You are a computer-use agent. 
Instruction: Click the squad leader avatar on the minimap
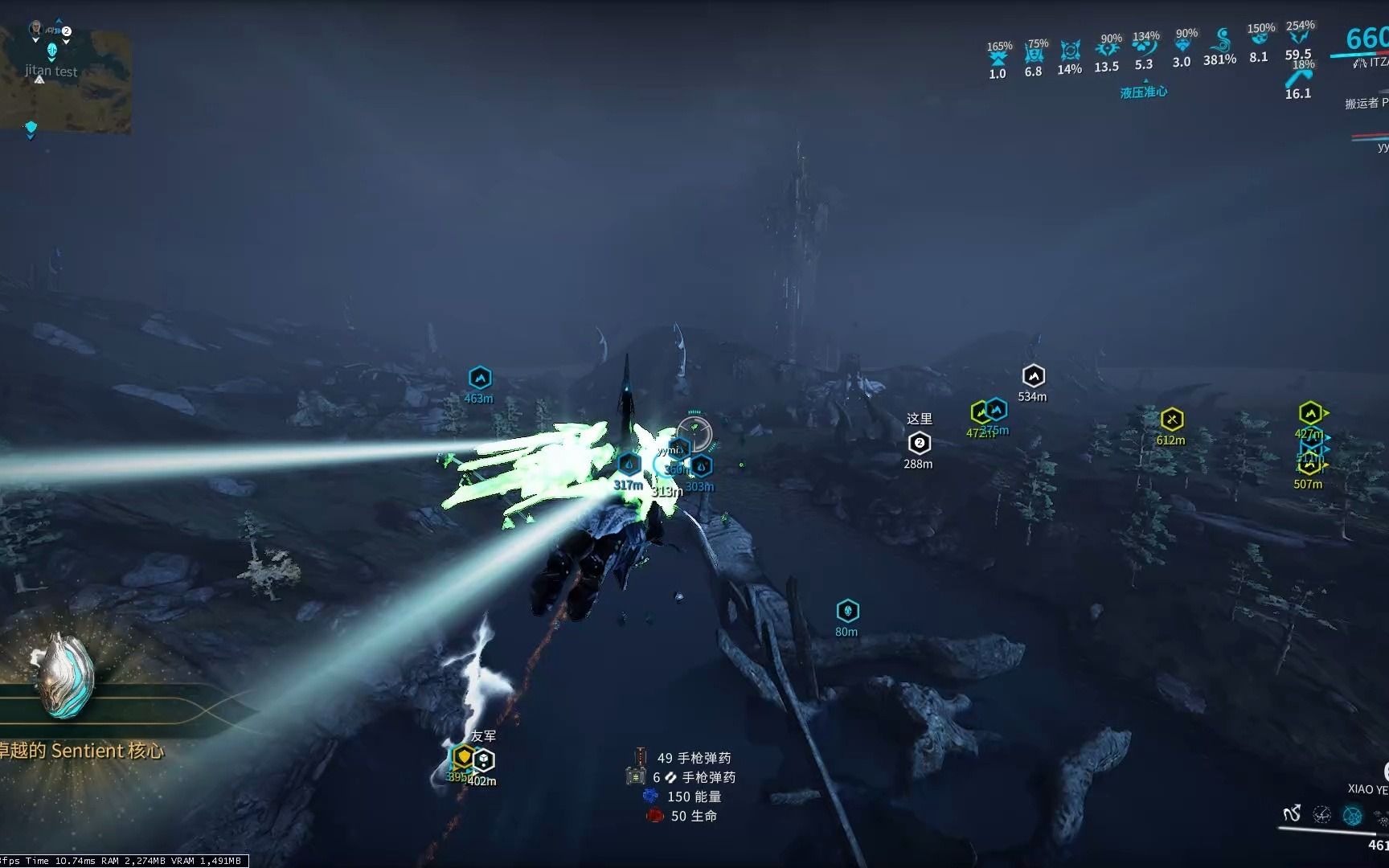(x=36, y=28)
